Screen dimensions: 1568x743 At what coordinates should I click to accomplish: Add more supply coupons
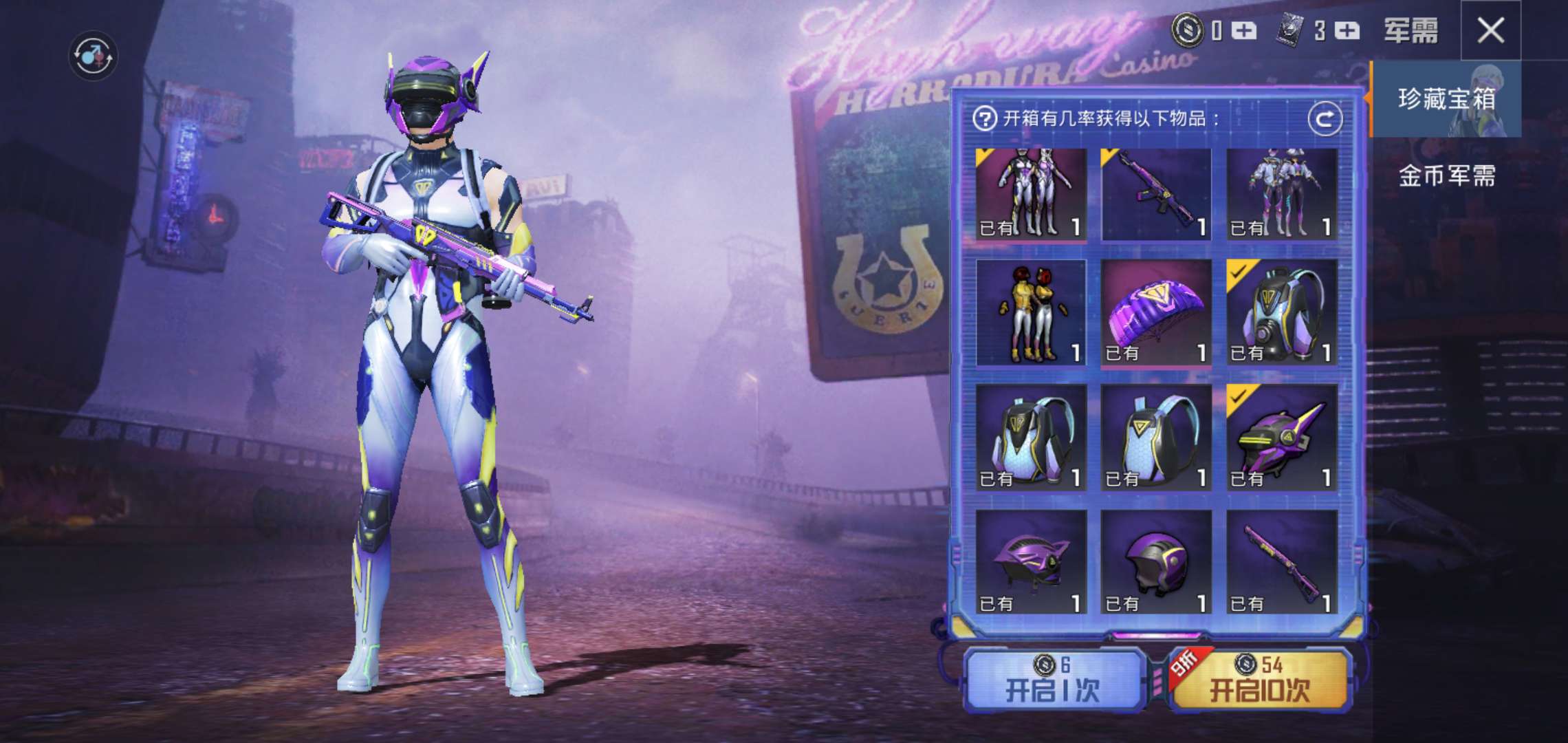tap(1347, 31)
